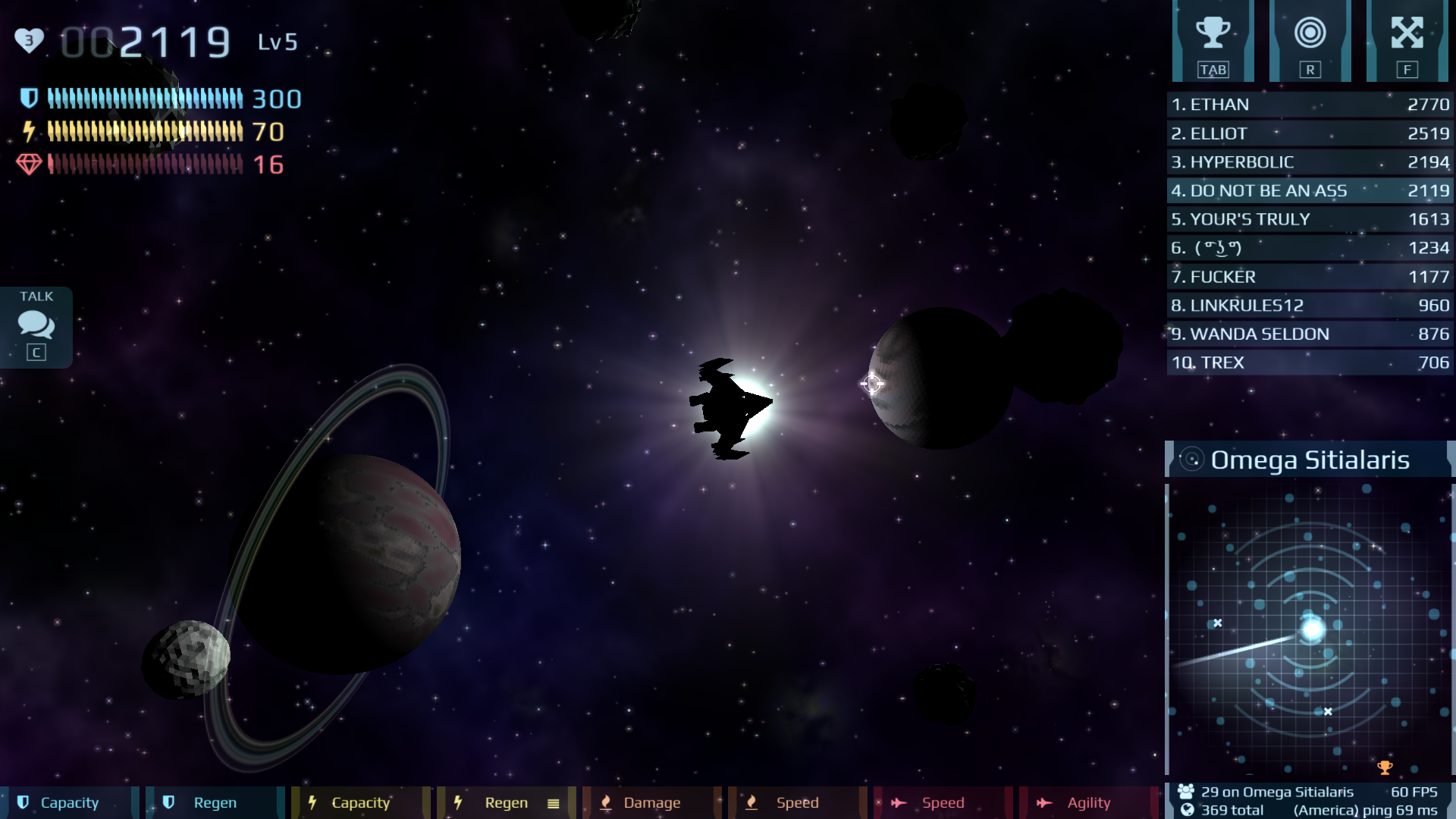Viewport: 1456px width, 819px height.
Task: Toggle fullscreen with the arrows icon marked F
Action: pyautogui.click(x=1409, y=32)
